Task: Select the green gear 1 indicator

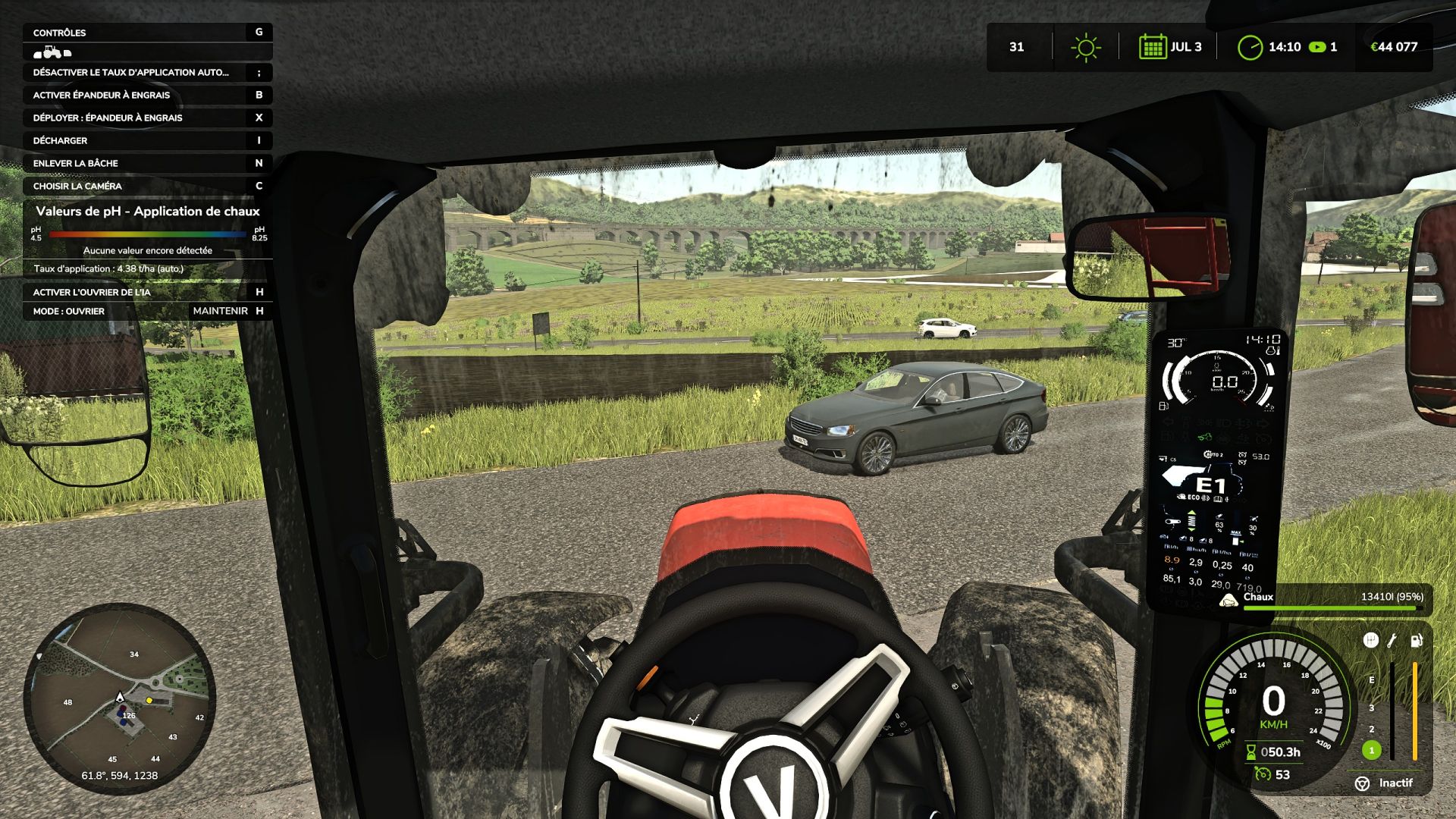Action: [1371, 750]
